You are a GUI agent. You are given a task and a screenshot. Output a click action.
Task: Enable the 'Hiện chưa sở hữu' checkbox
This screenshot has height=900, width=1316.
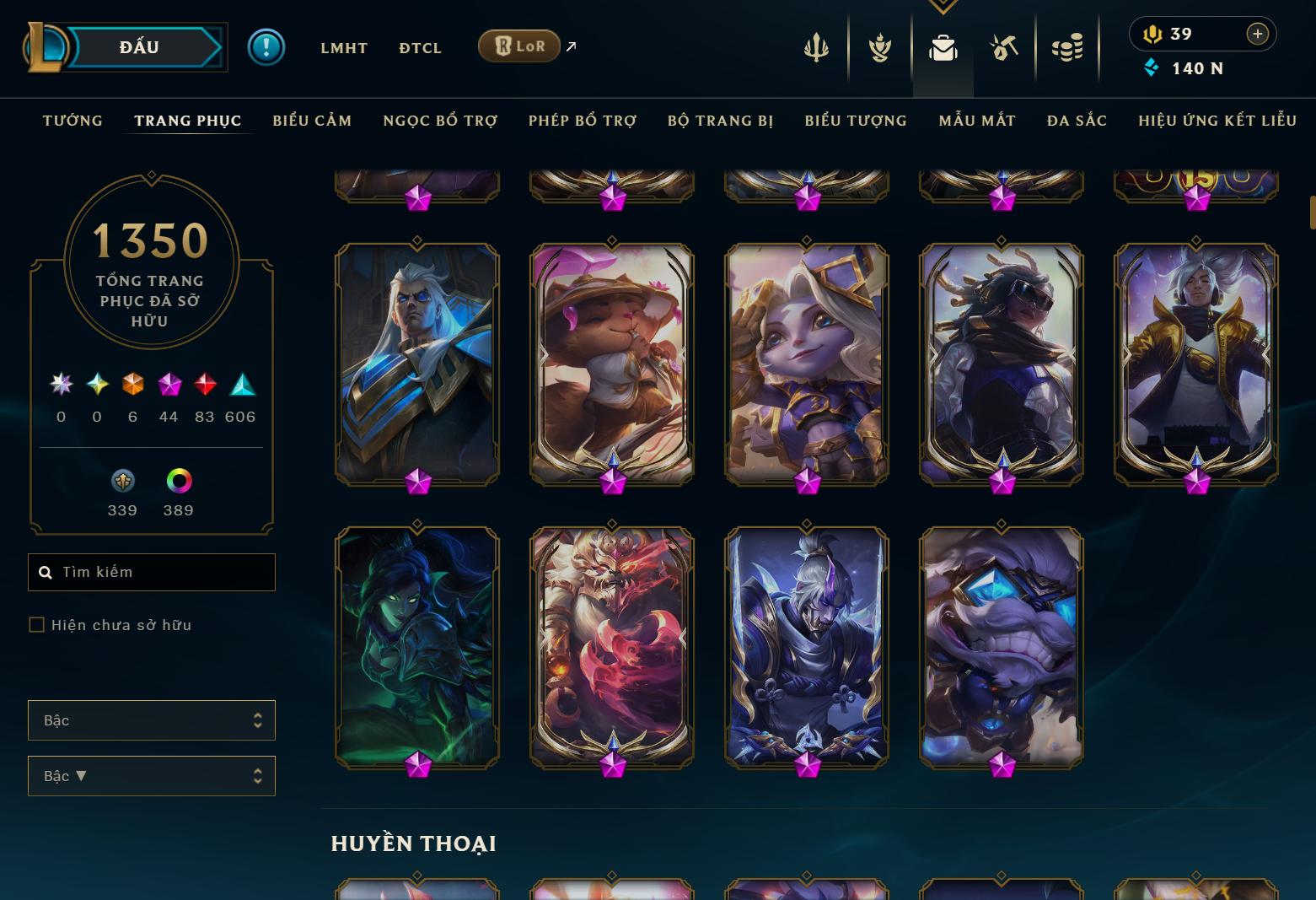(37, 624)
